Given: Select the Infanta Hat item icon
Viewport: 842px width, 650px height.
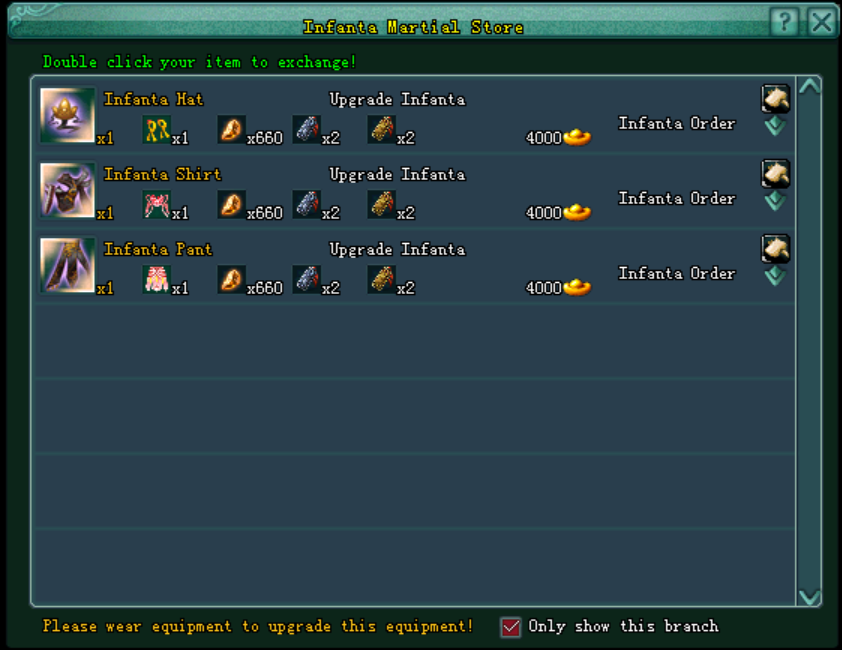Looking at the screenshot, I should click(x=67, y=115).
